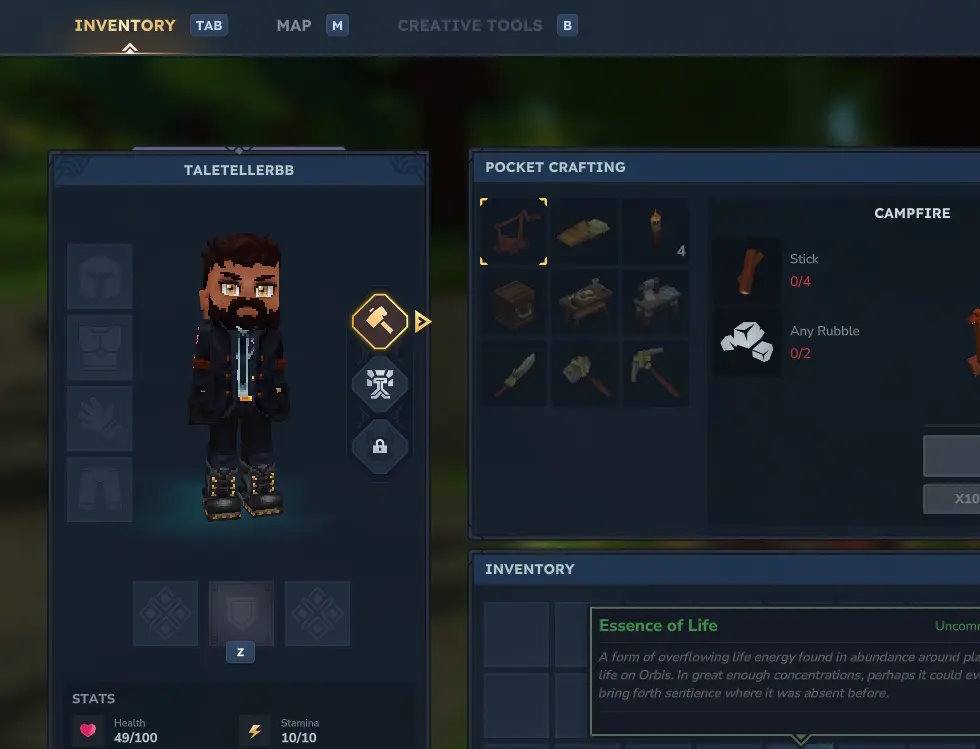The width and height of the screenshot is (980, 749).
Task: Select the workbench recipe
Action: pos(585,302)
